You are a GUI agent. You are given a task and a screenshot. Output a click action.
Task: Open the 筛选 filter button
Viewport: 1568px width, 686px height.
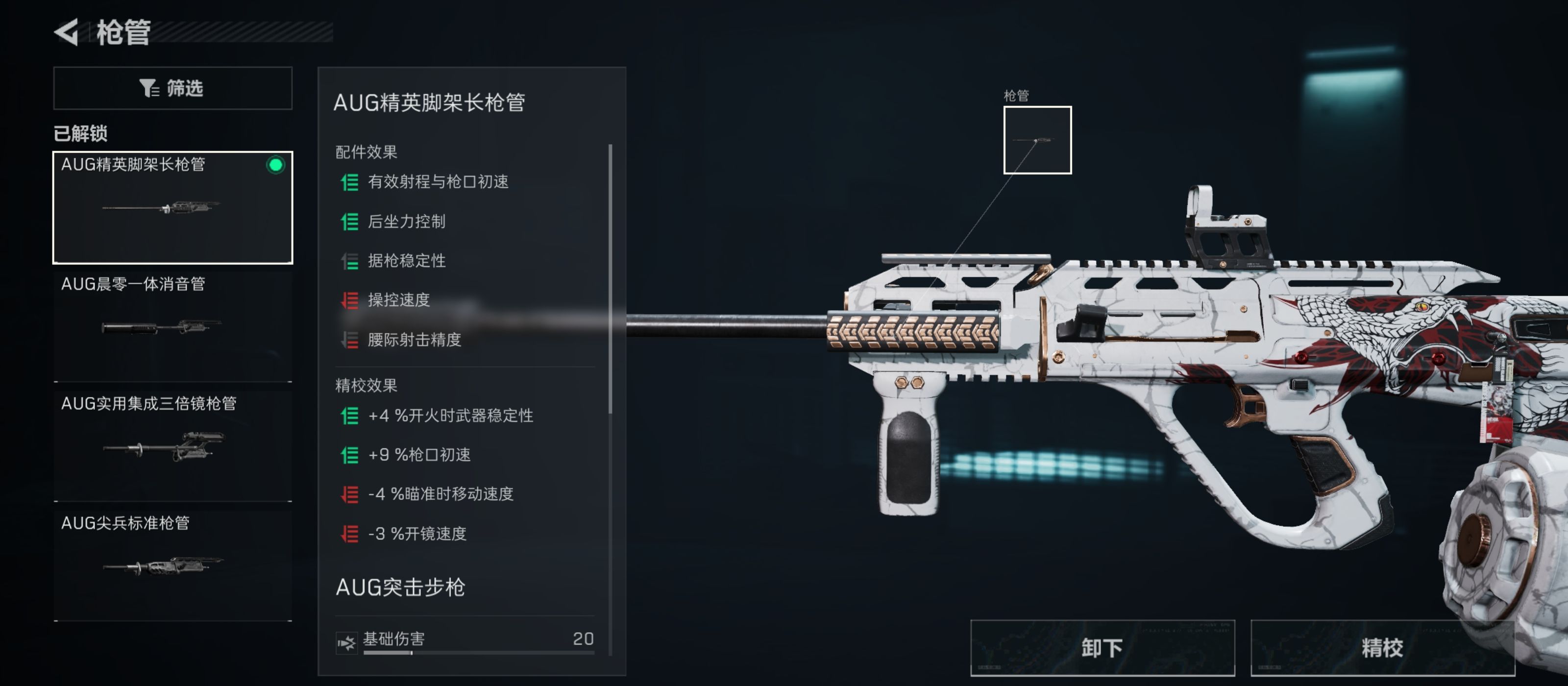[x=173, y=88]
